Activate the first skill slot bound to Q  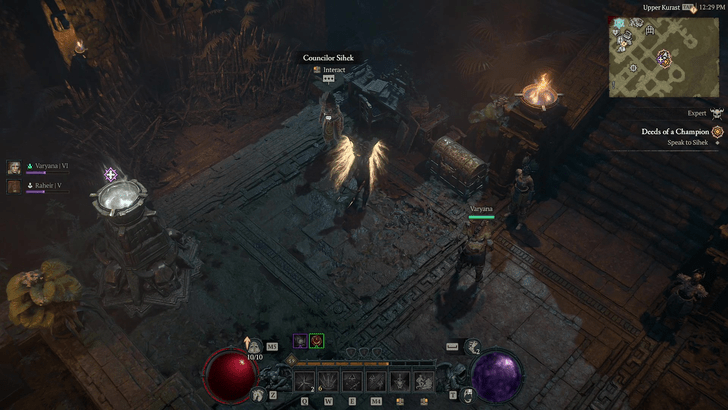click(x=304, y=381)
